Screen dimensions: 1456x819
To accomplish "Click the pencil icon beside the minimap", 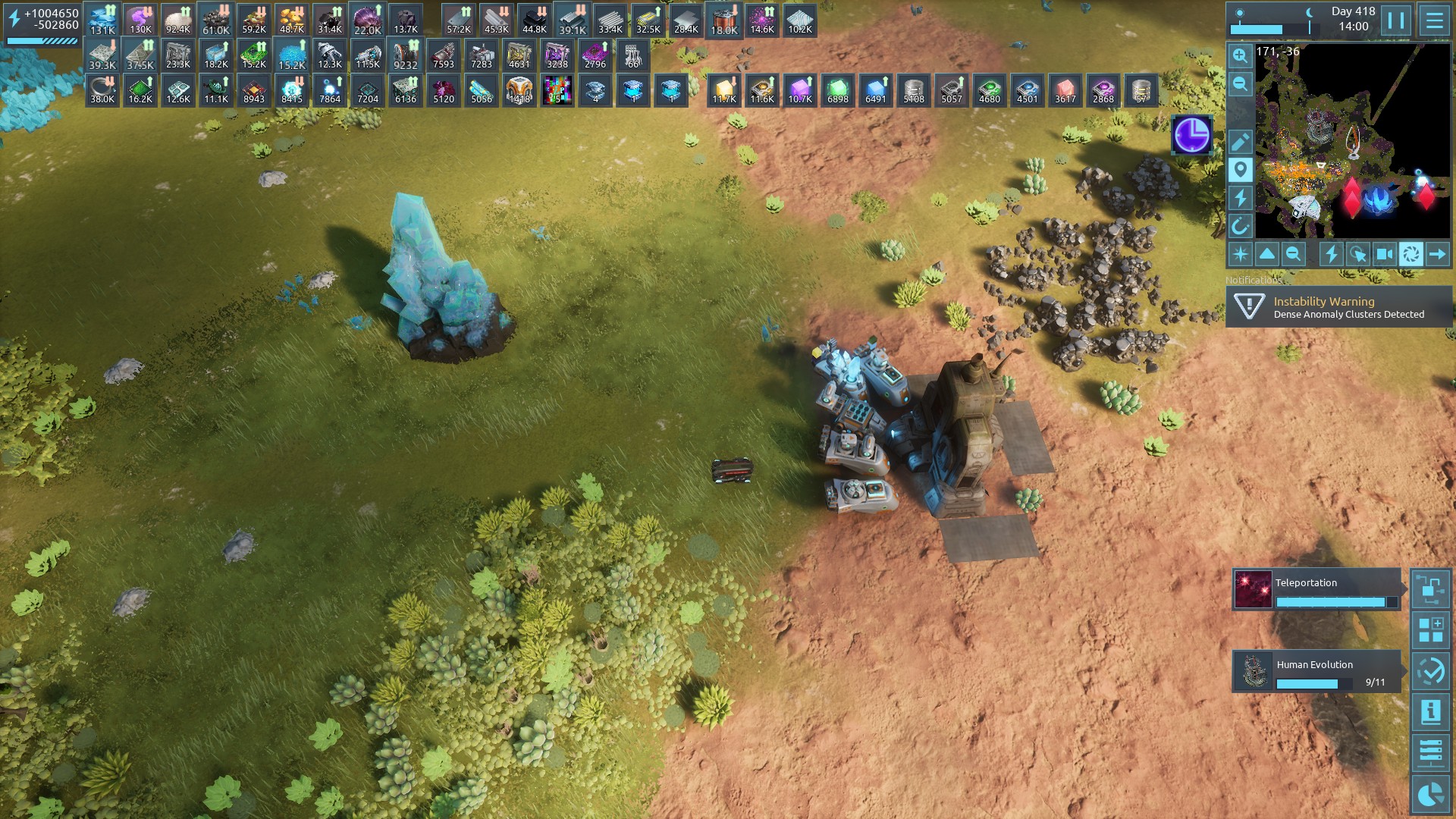I will (x=1240, y=142).
